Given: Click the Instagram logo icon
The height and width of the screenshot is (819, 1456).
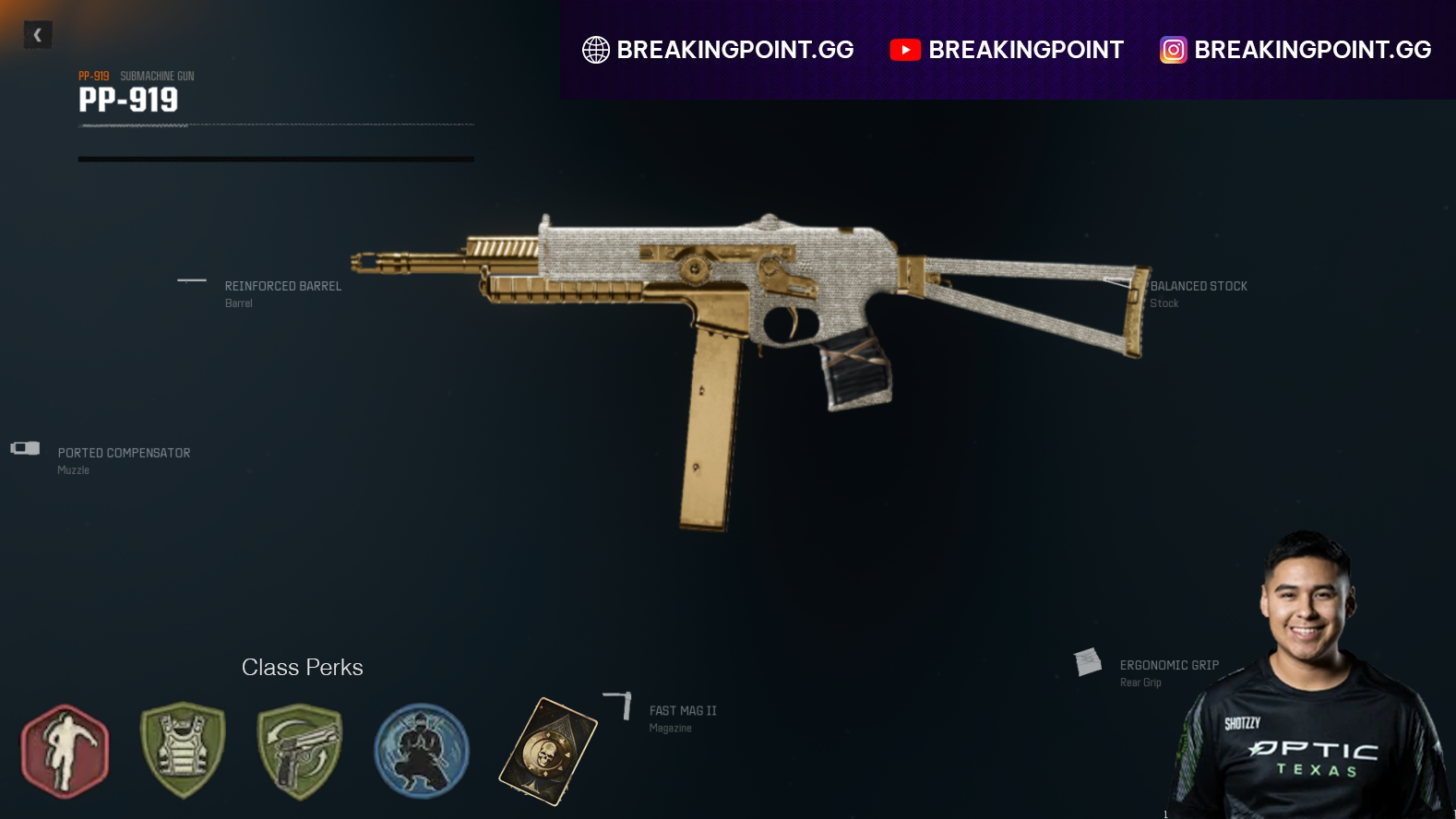Looking at the screenshot, I should [x=1172, y=50].
